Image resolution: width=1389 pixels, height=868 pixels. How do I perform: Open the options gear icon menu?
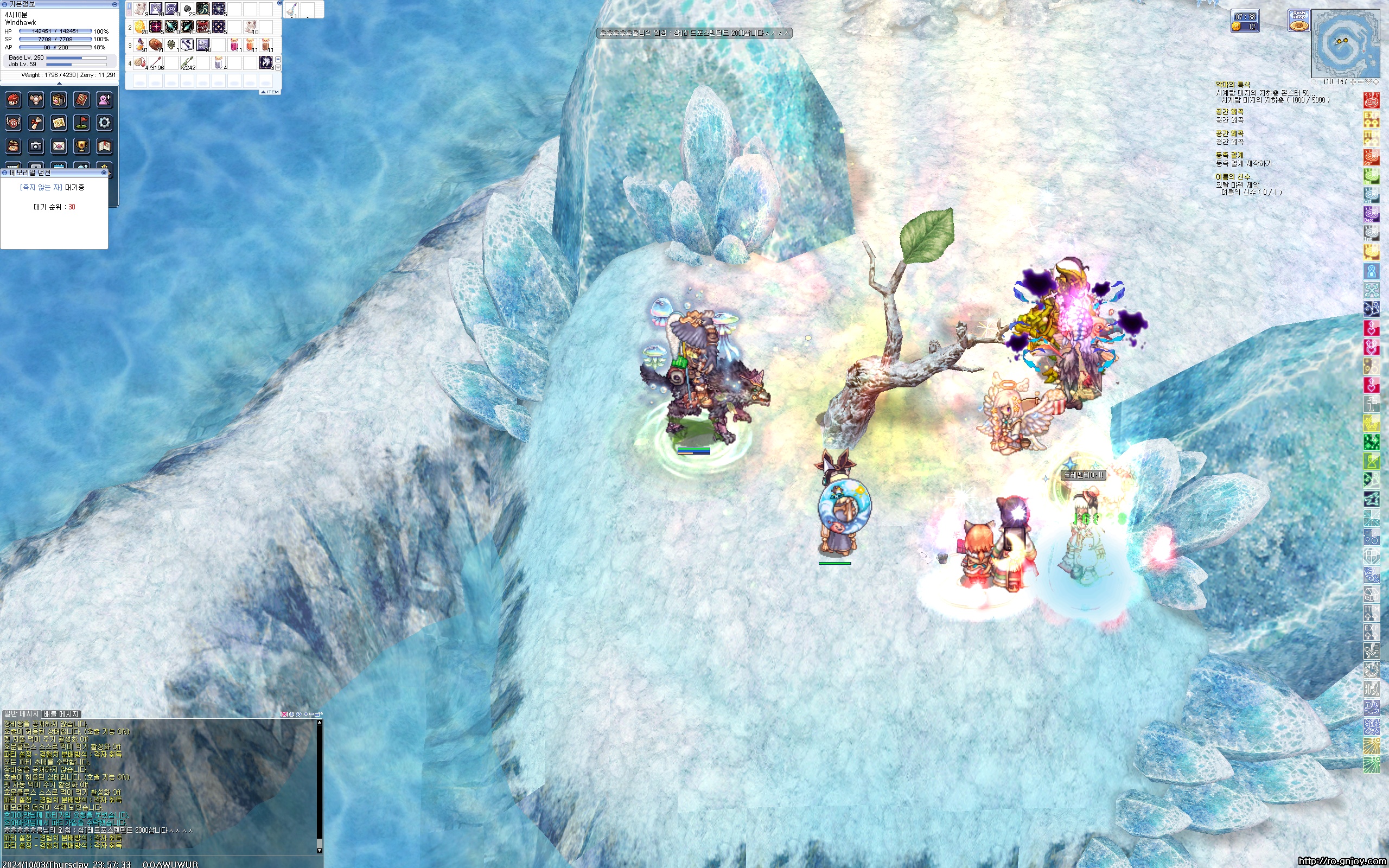tap(104, 123)
